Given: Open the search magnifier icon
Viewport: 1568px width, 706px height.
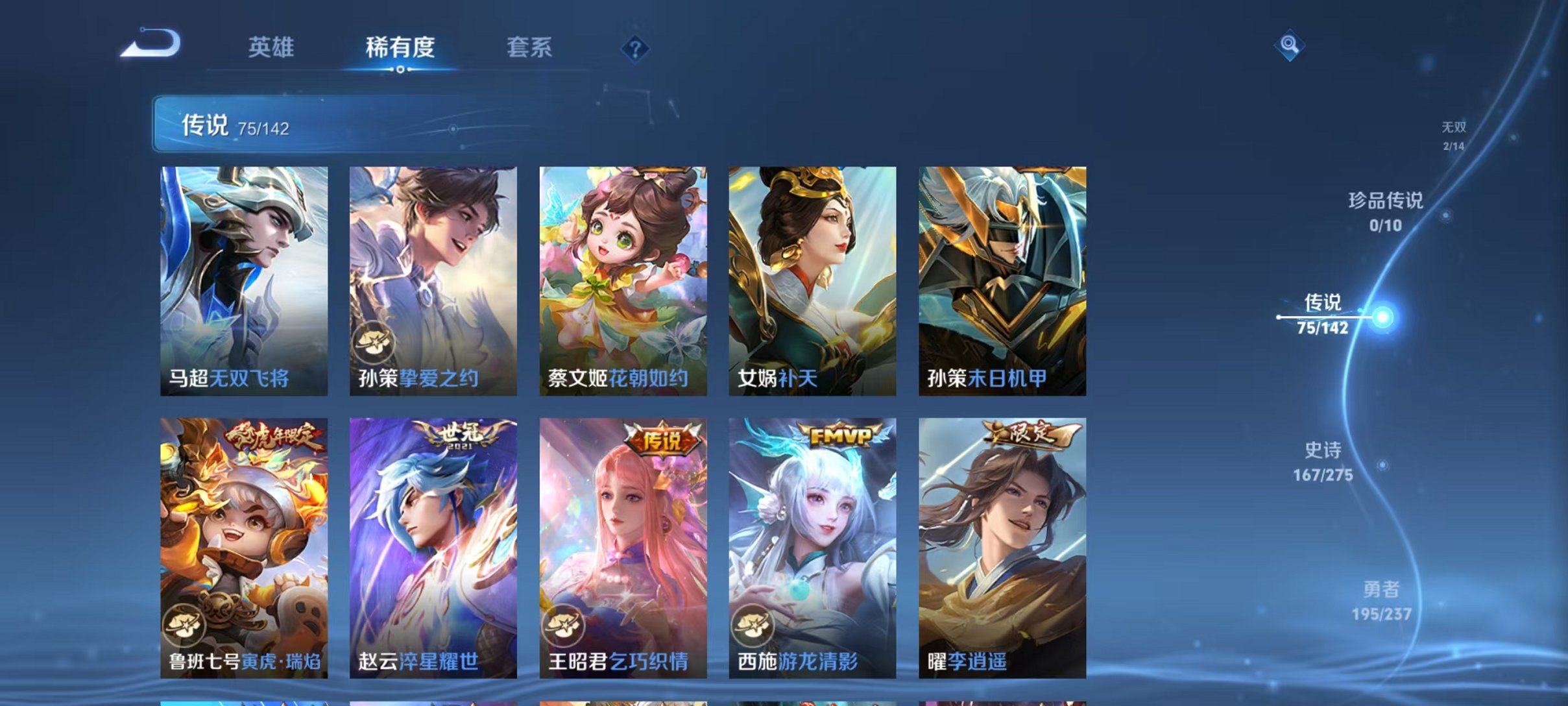Looking at the screenshot, I should pyautogui.click(x=1288, y=45).
